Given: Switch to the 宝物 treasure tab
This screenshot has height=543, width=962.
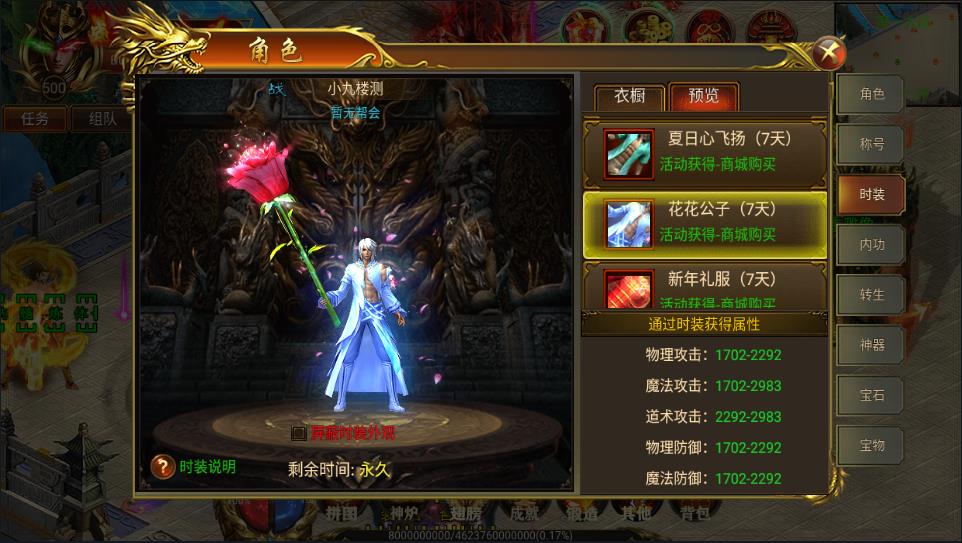Looking at the screenshot, I should (872, 445).
